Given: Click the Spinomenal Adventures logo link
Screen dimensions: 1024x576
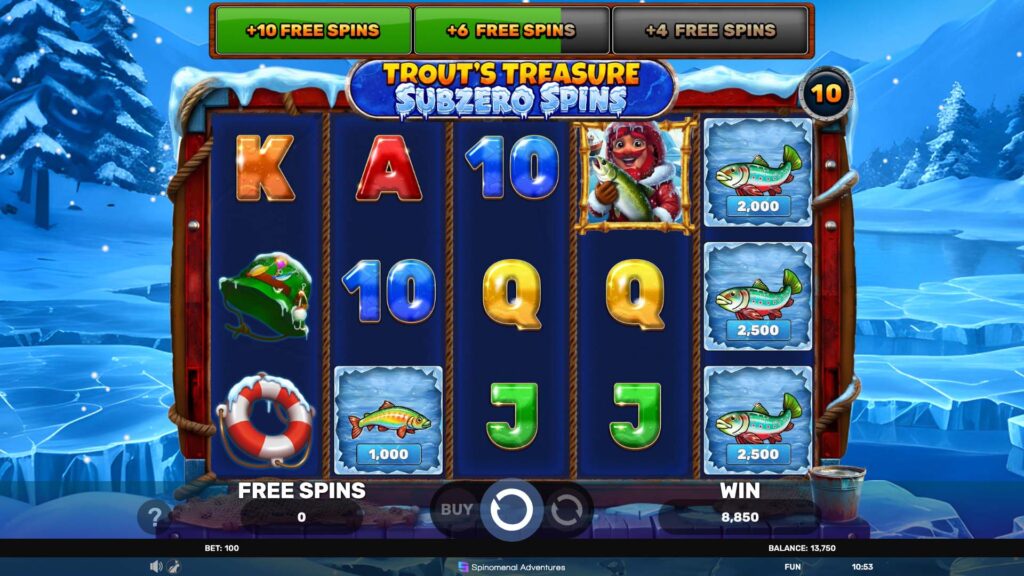Looking at the screenshot, I should coord(511,567).
